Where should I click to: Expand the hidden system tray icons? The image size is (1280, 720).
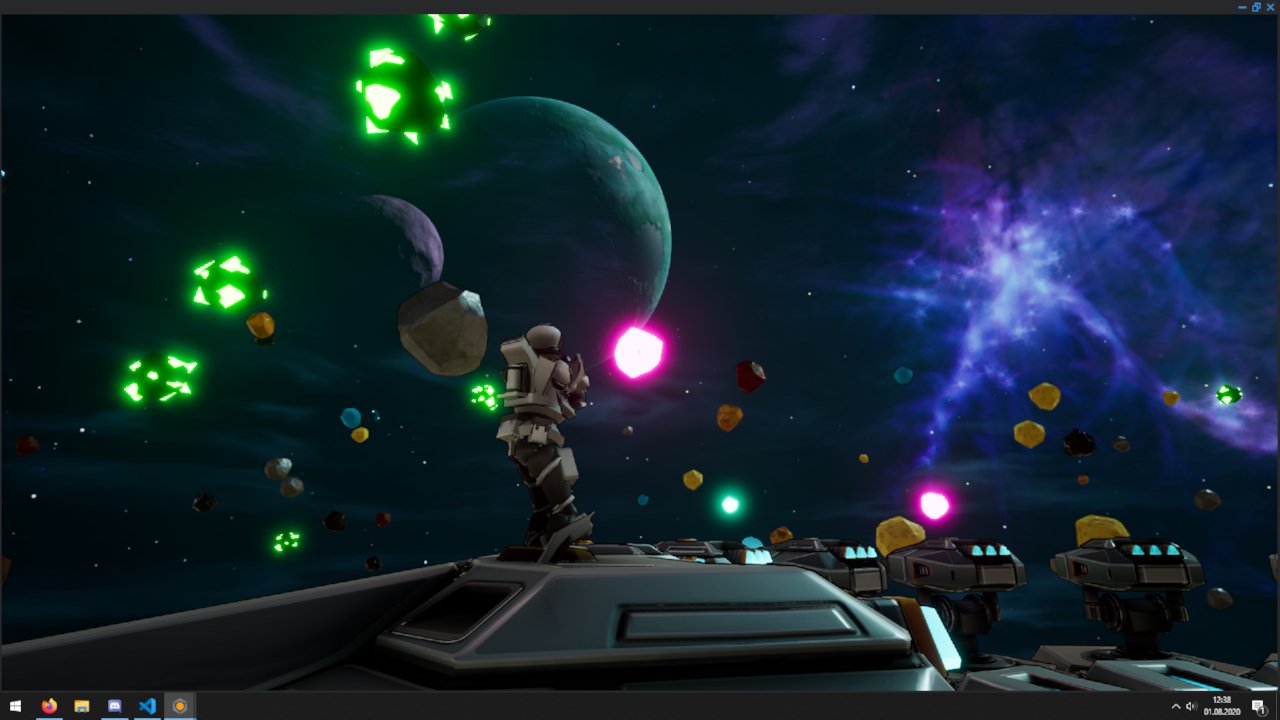(1176, 705)
